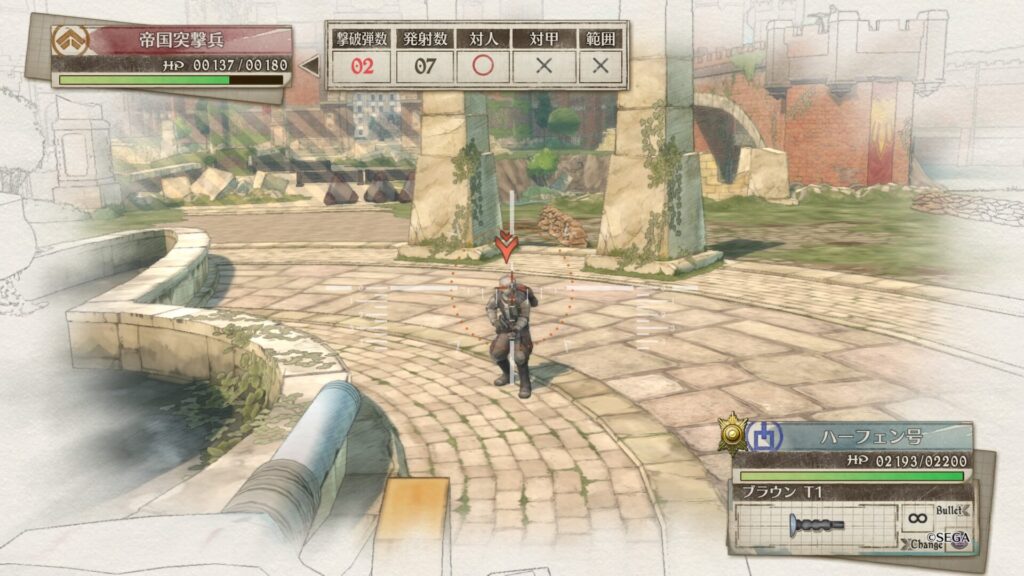Select the red target marker above the enemy
The image size is (1024, 576).
point(509,246)
